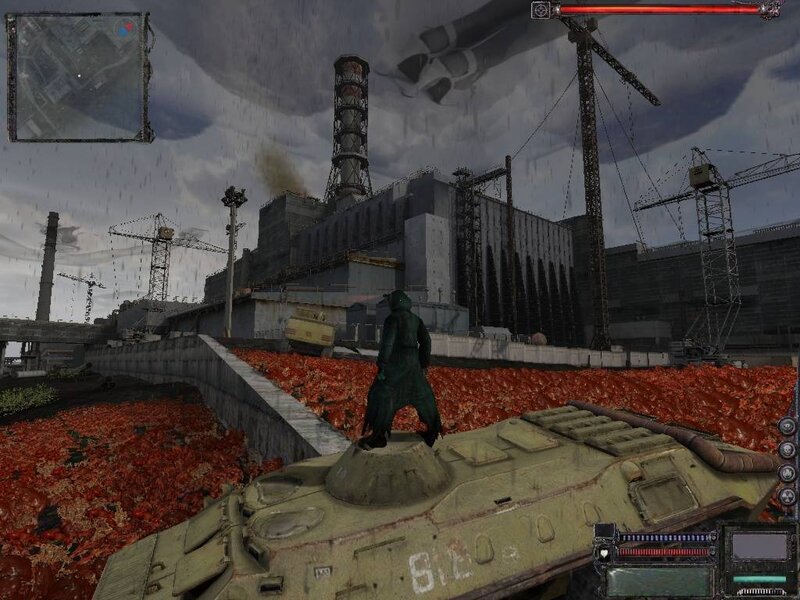Click the heart icon beside the red segmented bar
Image resolution: width=800 pixels, height=600 pixels.
point(606,551)
